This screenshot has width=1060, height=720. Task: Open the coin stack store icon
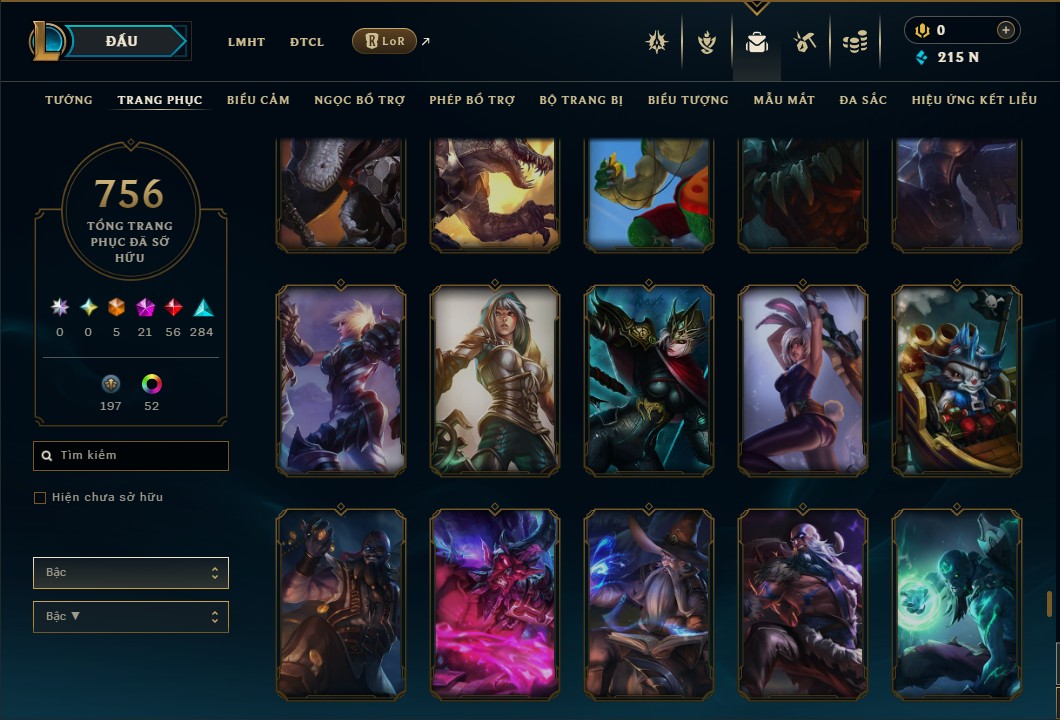click(854, 42)
